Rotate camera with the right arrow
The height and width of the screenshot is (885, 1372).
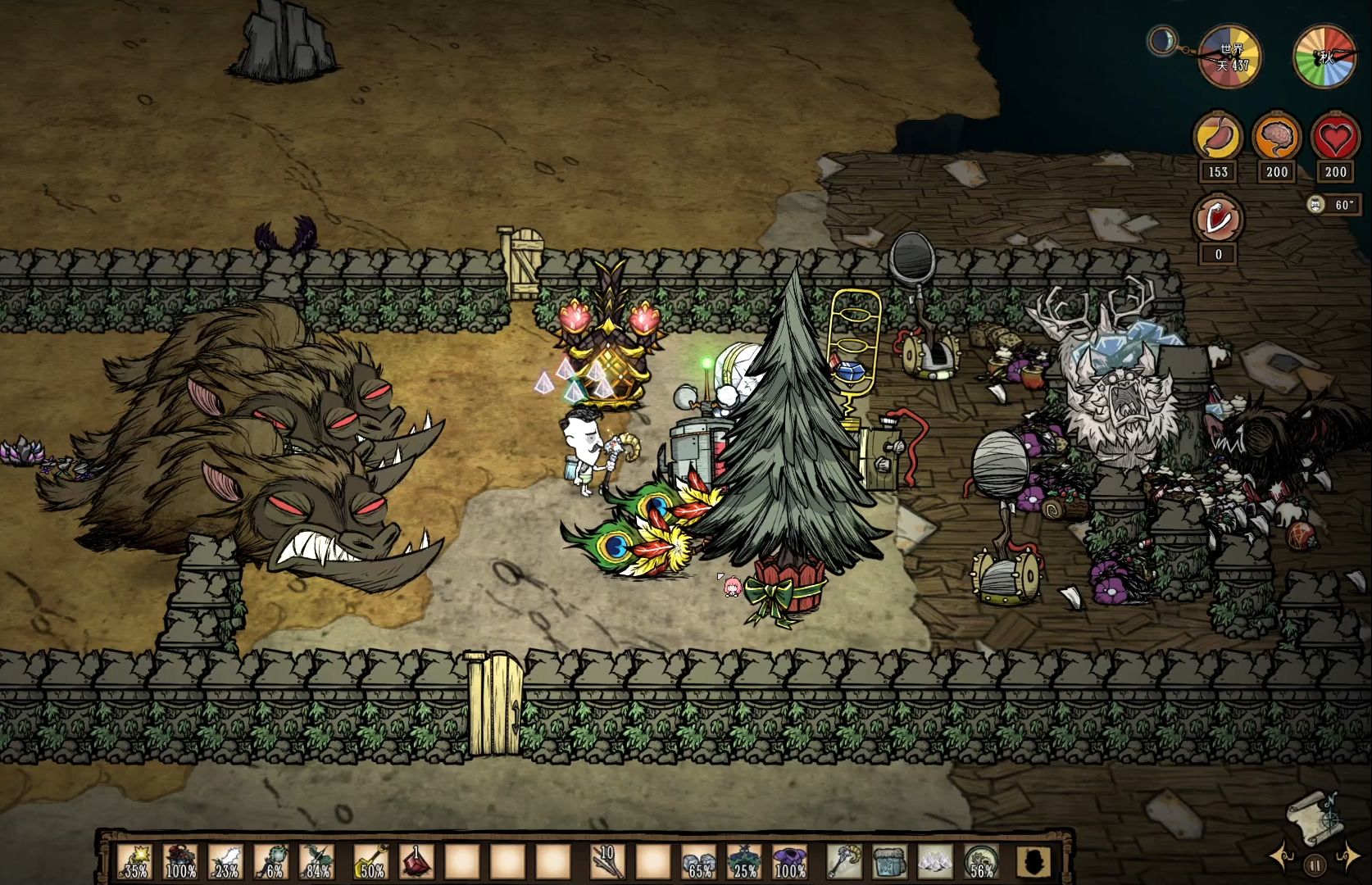(x=1348, y=857)
